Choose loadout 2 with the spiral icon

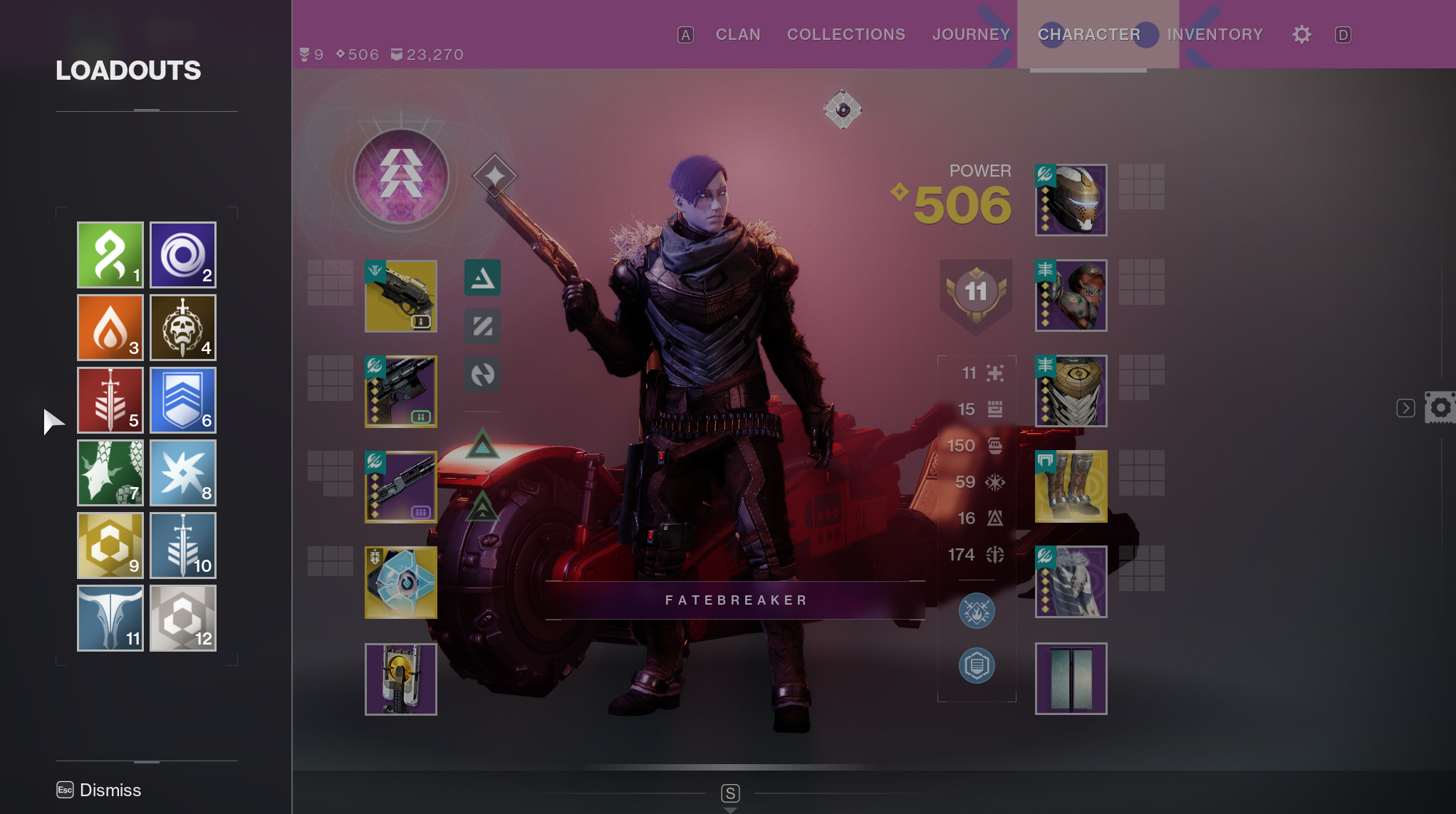click(183, 254)
